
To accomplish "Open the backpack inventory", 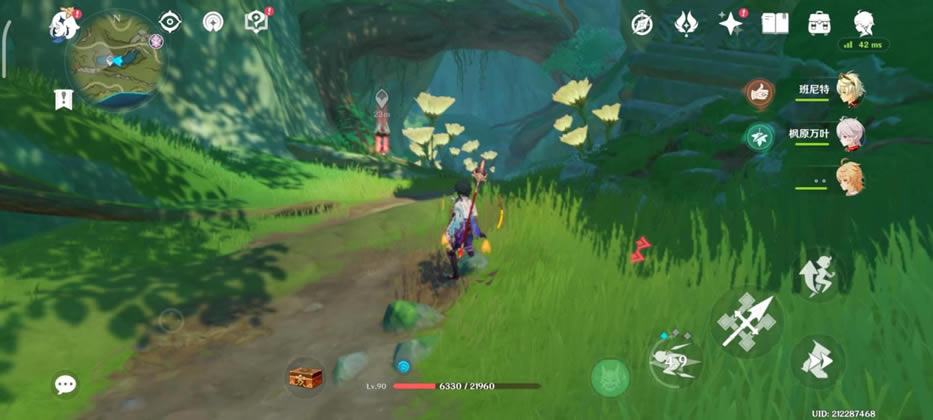I will pos(819,23).
